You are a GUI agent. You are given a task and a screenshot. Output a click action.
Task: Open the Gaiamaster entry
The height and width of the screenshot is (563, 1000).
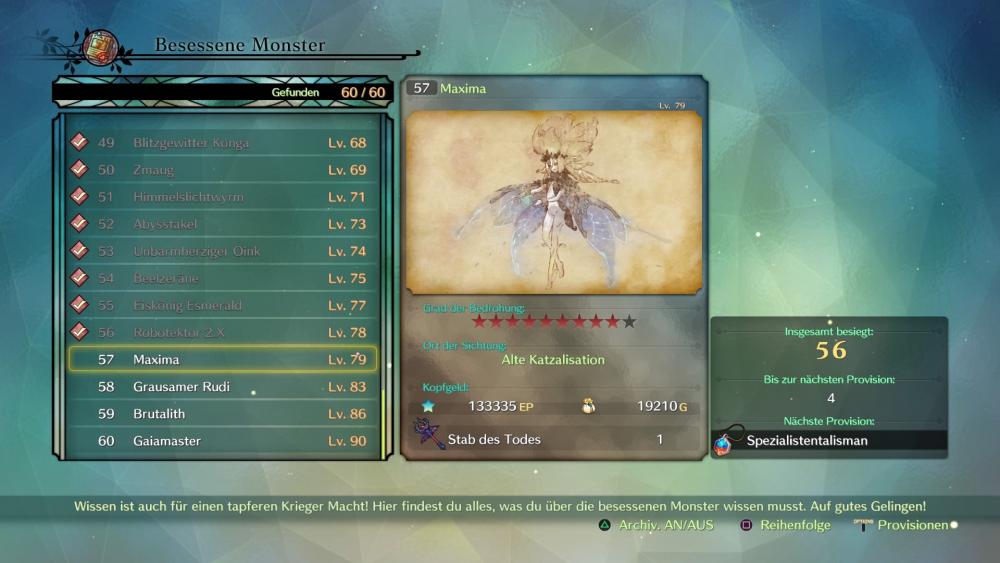[222, 440]
